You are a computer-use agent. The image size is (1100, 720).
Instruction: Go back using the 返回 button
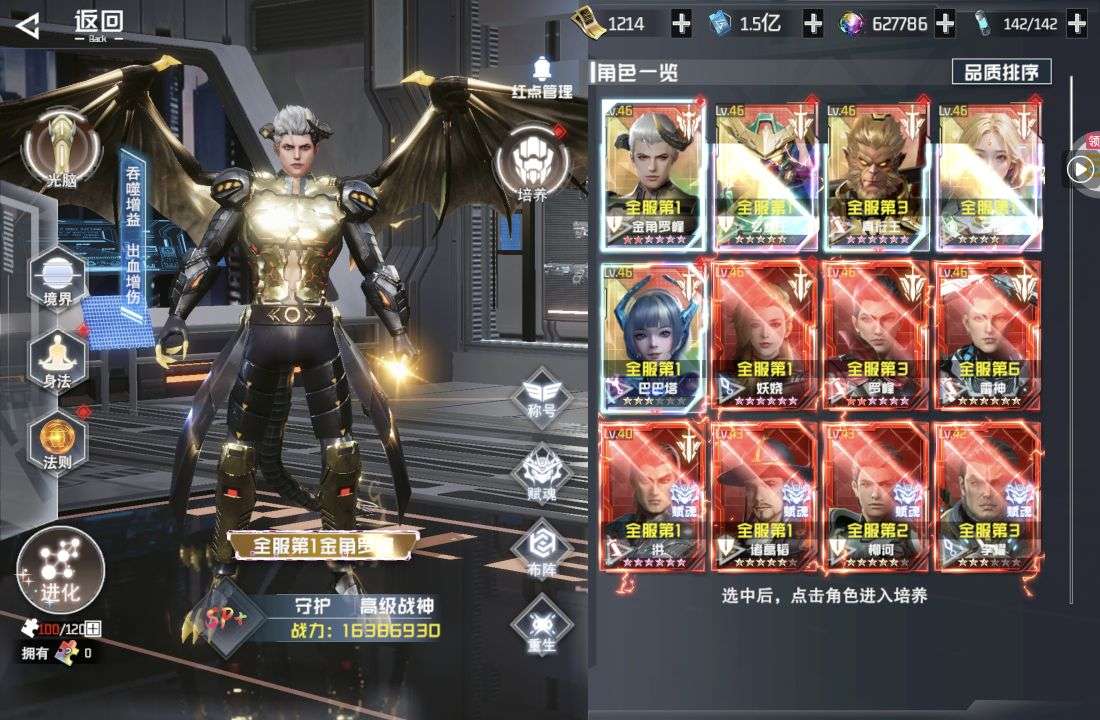pos(70,23)
